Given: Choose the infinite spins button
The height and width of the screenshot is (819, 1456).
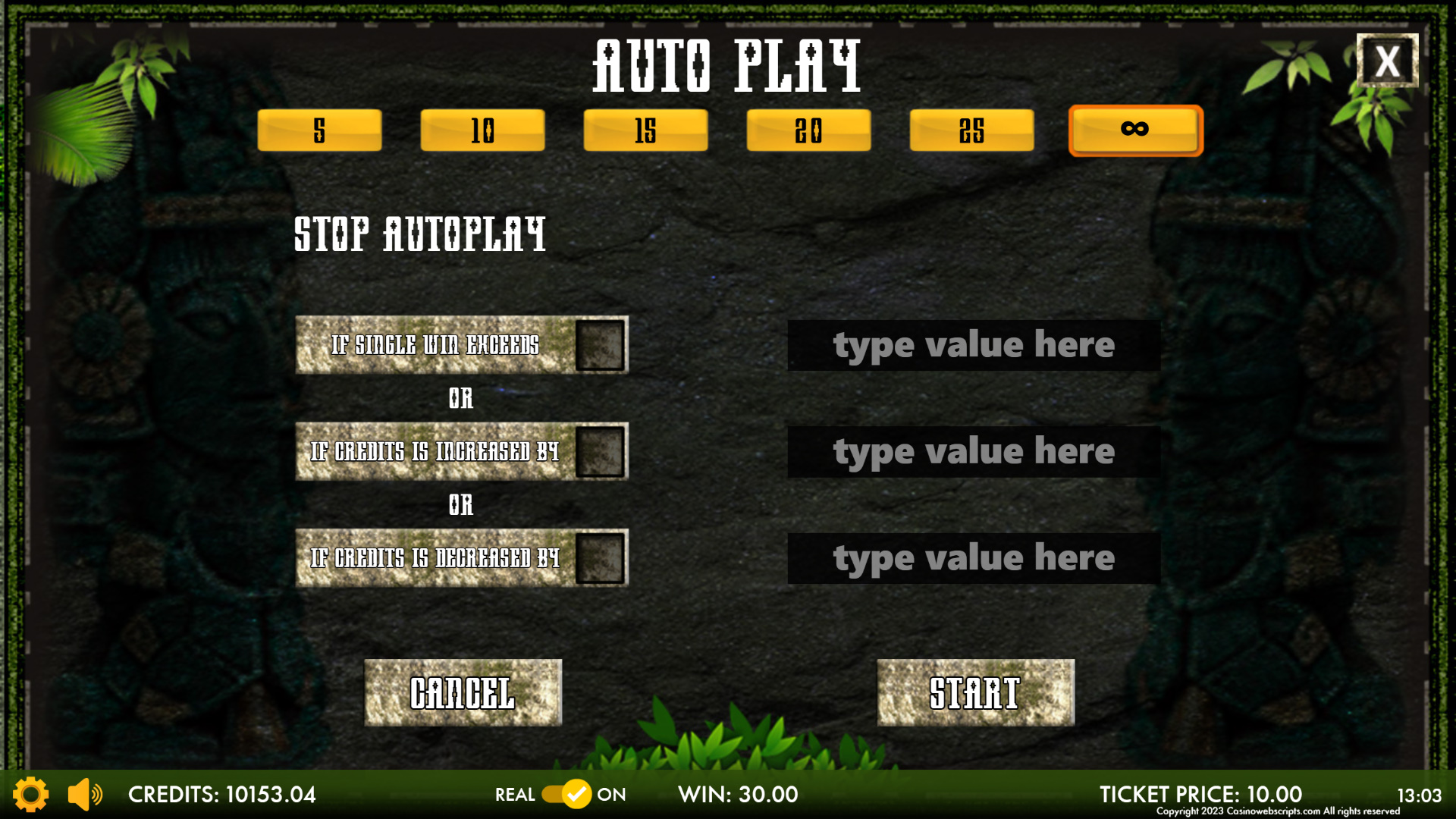Looking at the screenshot, I should (1135, 130).
